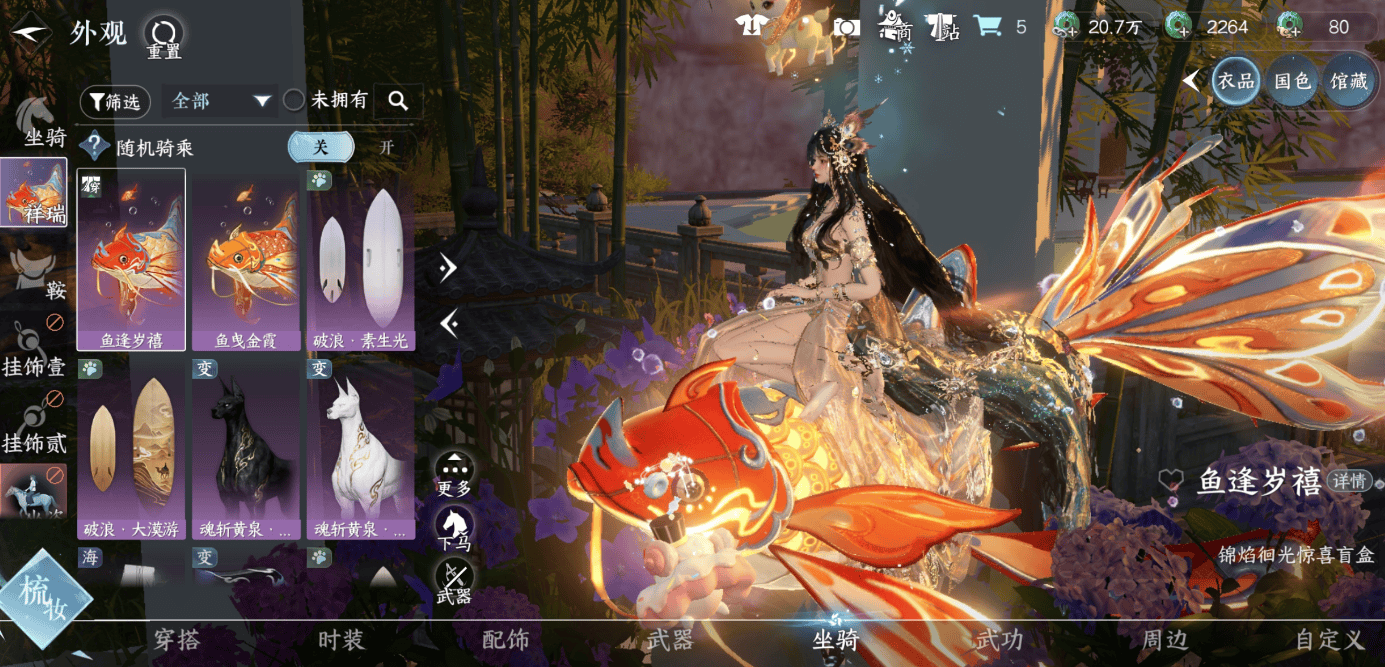Open the magnifying glass search

(x=398, y=101)
